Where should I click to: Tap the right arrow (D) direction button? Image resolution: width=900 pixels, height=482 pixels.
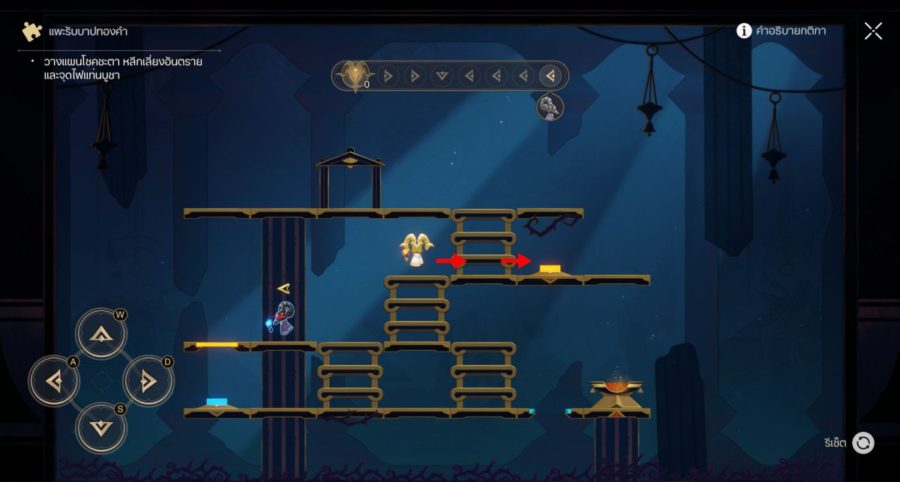pos(148,380)
